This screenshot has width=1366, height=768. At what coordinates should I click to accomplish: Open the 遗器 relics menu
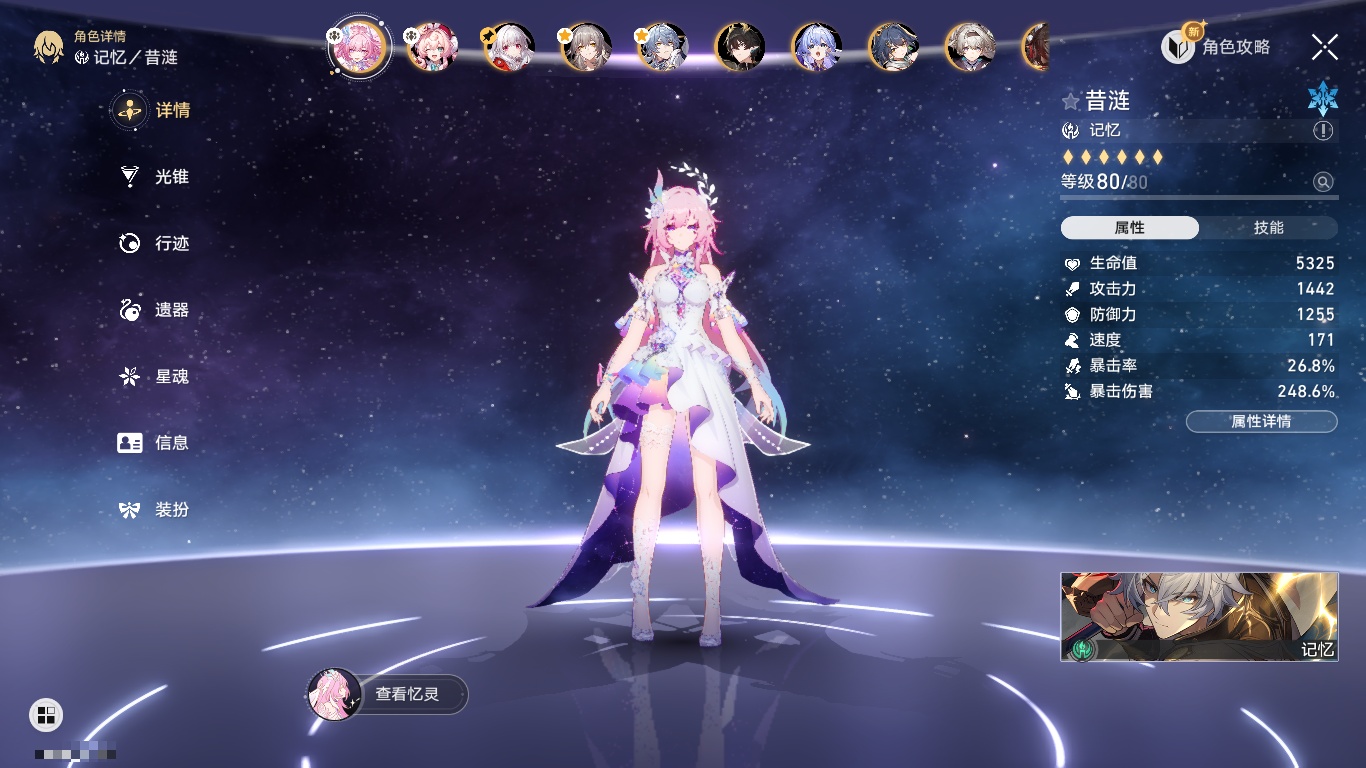[x=155, y=310]
